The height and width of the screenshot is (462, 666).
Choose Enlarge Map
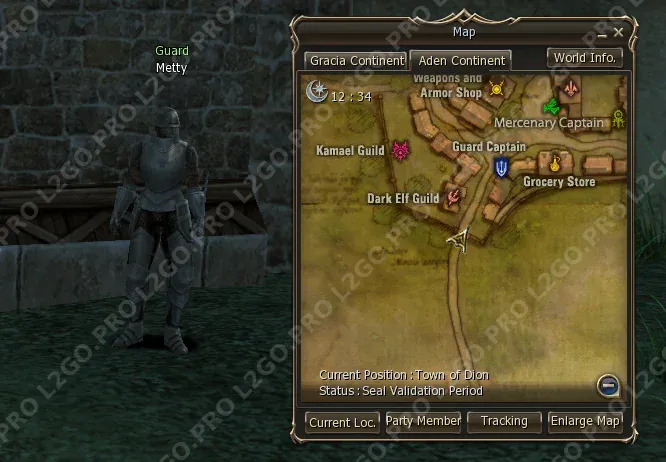click(x=585, y=422)
